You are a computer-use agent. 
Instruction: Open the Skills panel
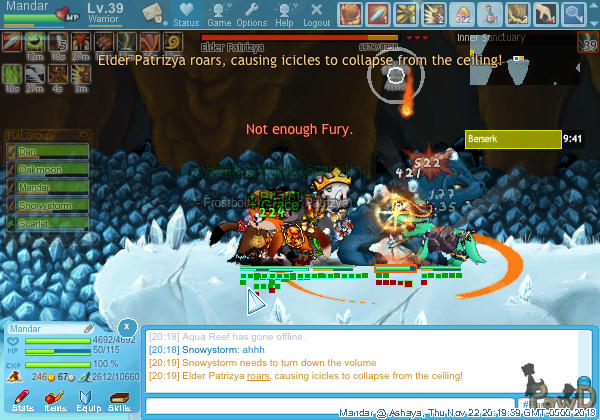coord(120,400)
